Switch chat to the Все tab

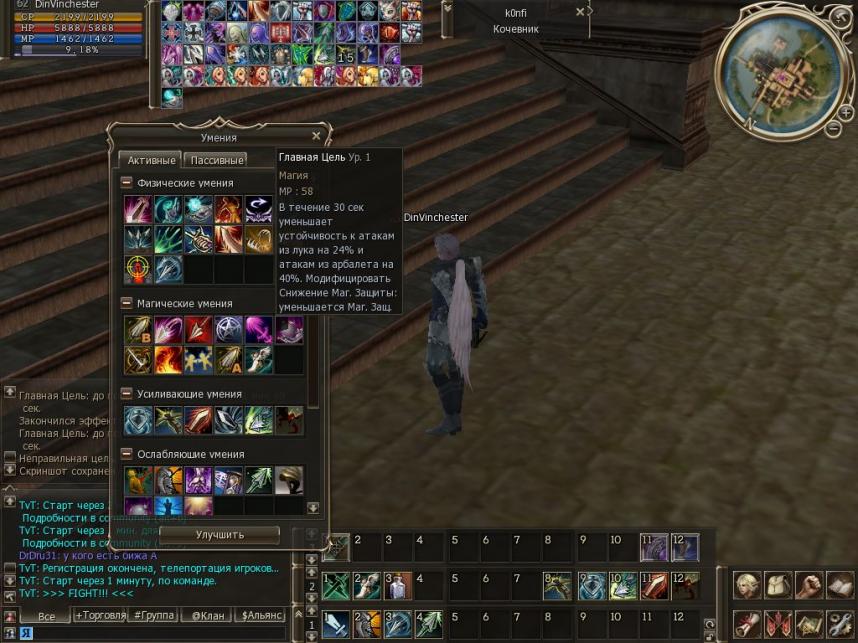click(45, 617)
